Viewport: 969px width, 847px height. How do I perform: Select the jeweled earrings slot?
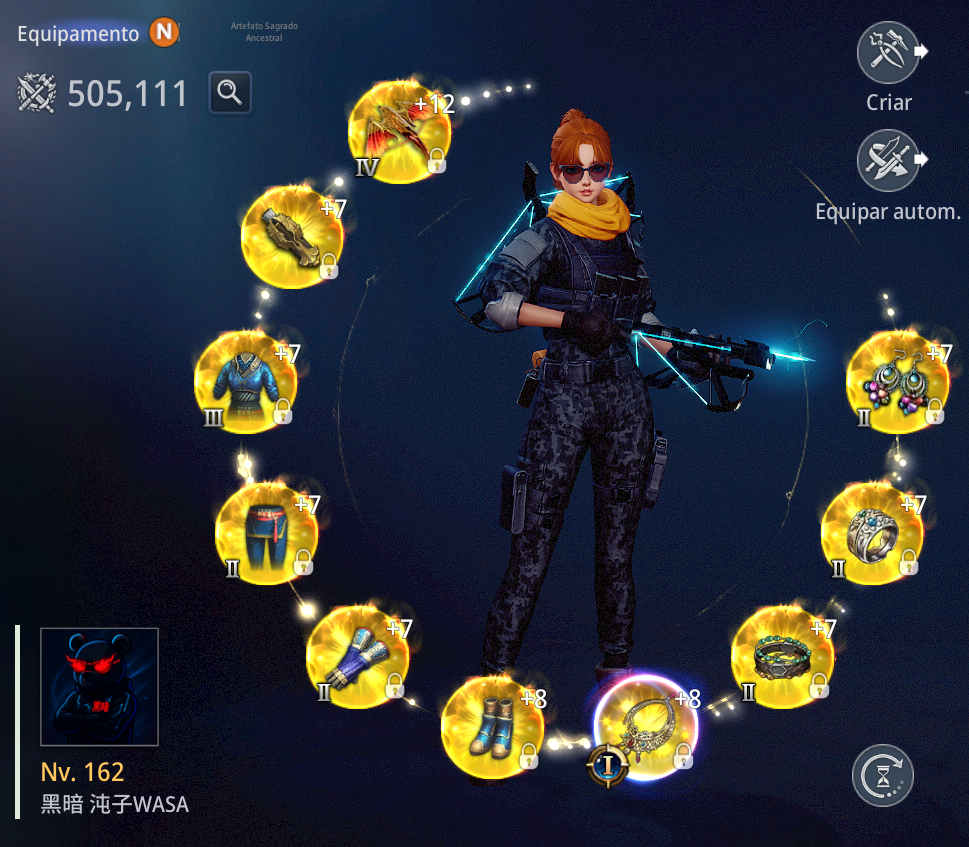tap(897, 383)
